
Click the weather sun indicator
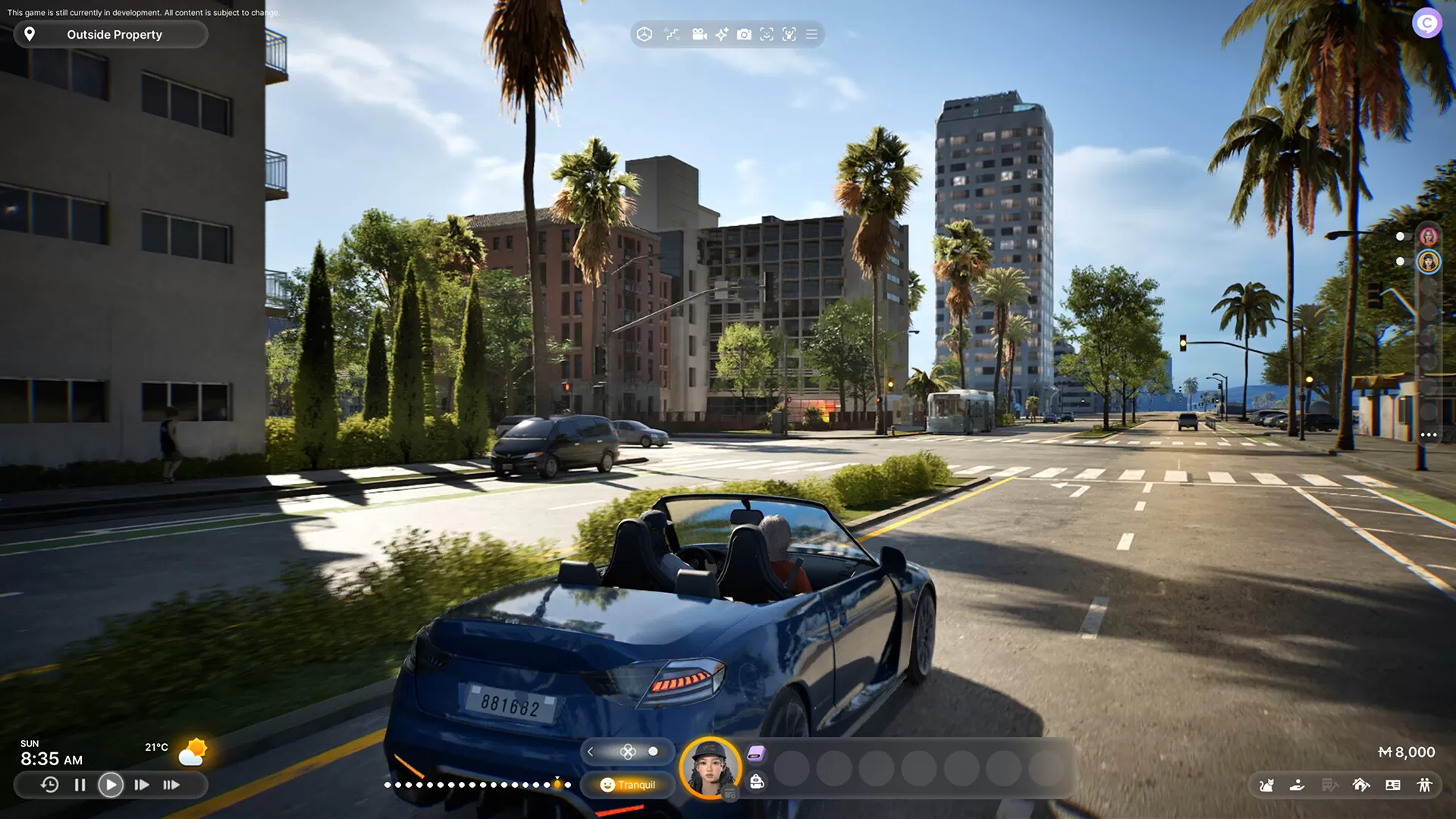(x=193, y=752)
